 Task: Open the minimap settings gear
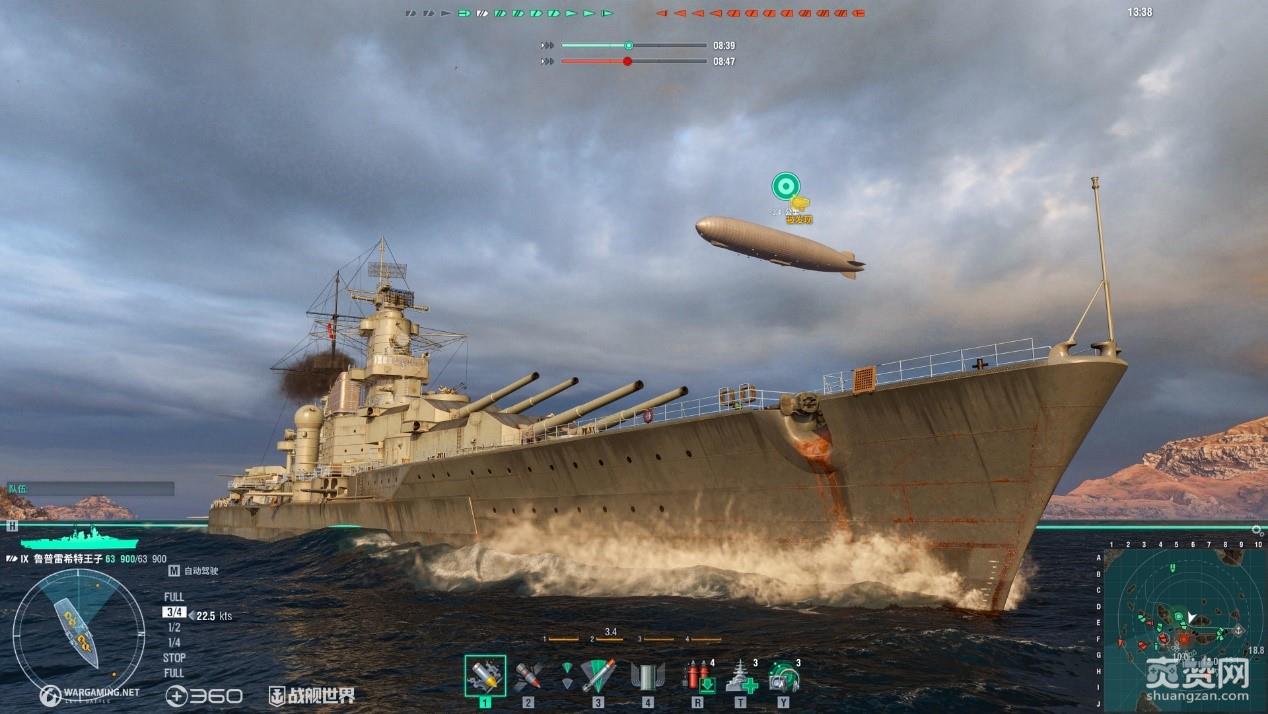1257,529
